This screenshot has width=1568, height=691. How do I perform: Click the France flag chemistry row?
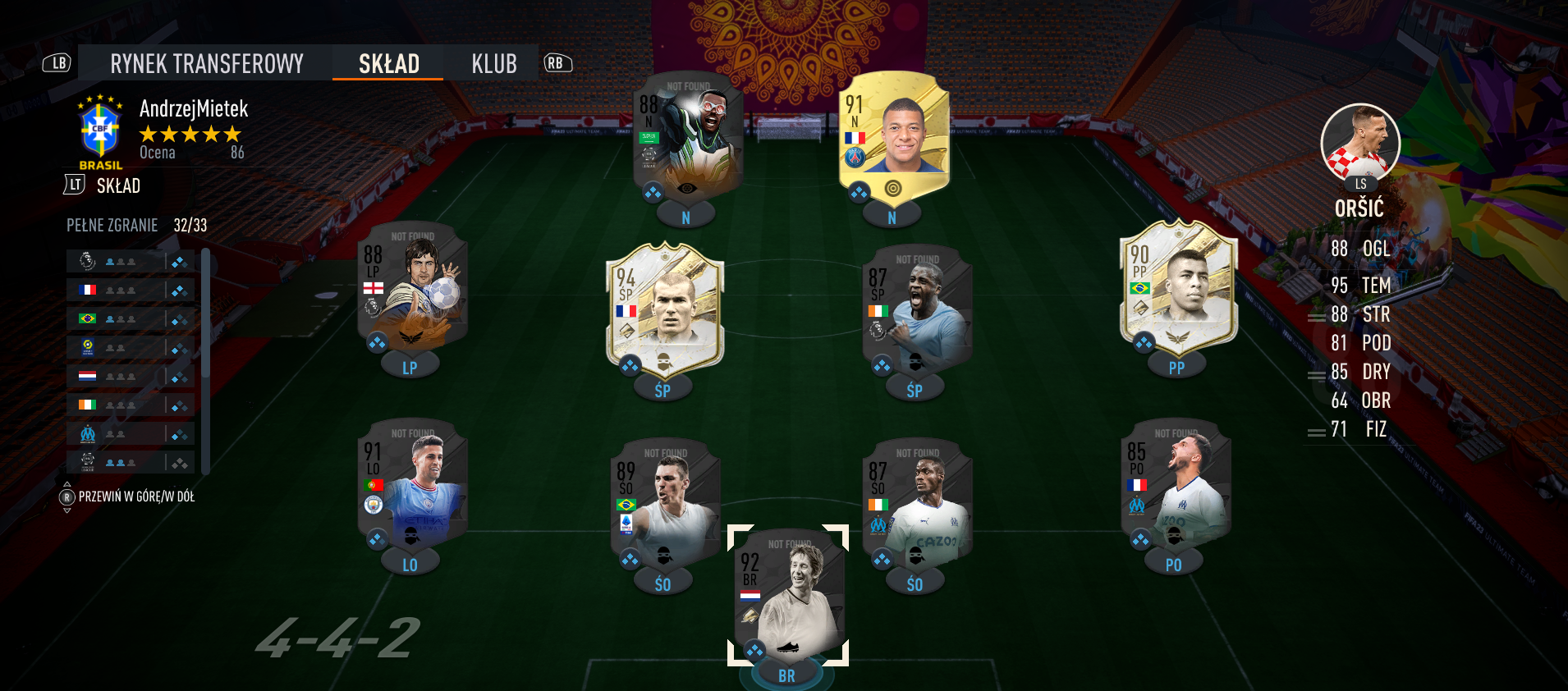130,290
